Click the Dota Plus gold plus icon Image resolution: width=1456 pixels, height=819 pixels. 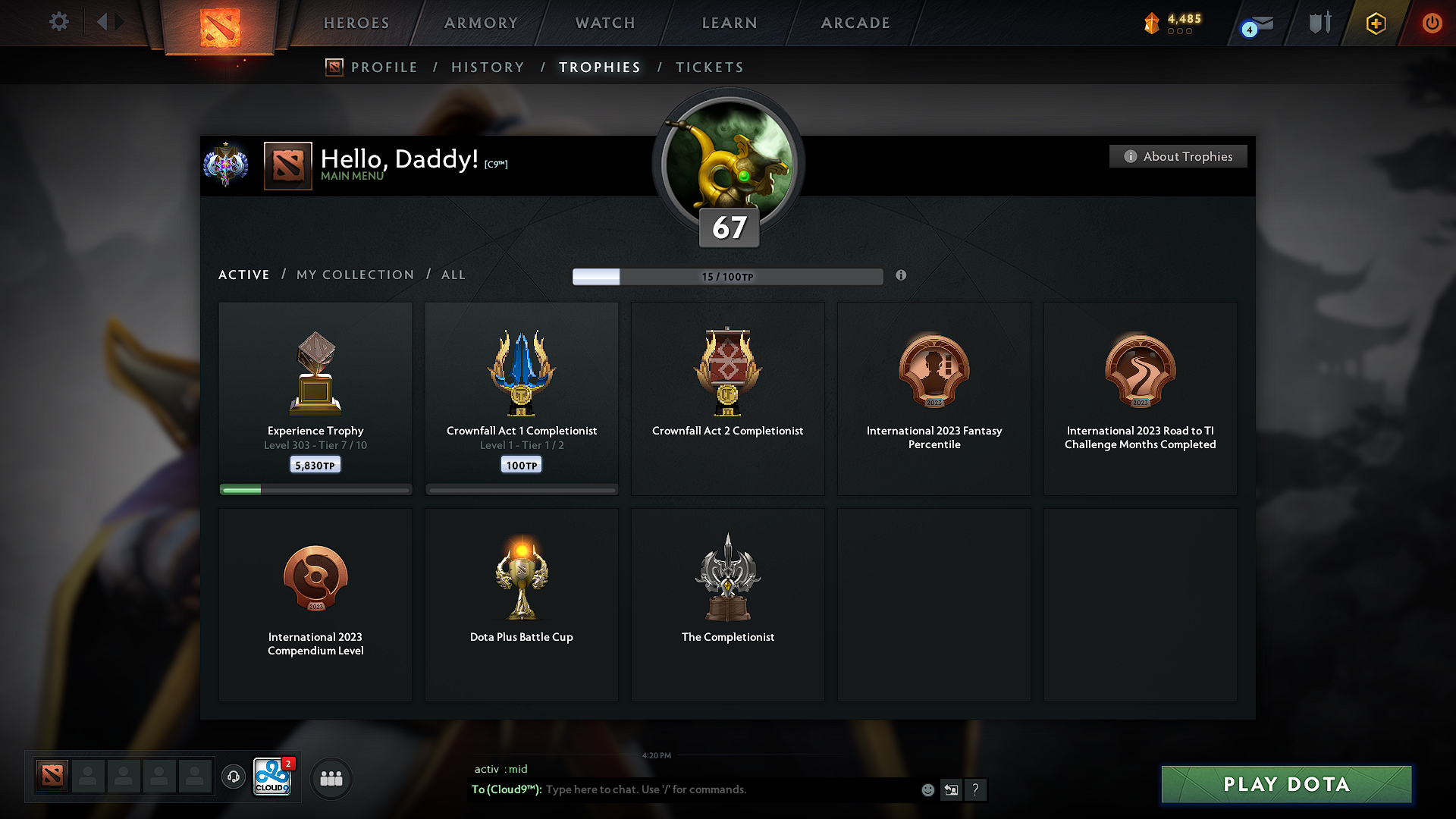pos(1375,23)
